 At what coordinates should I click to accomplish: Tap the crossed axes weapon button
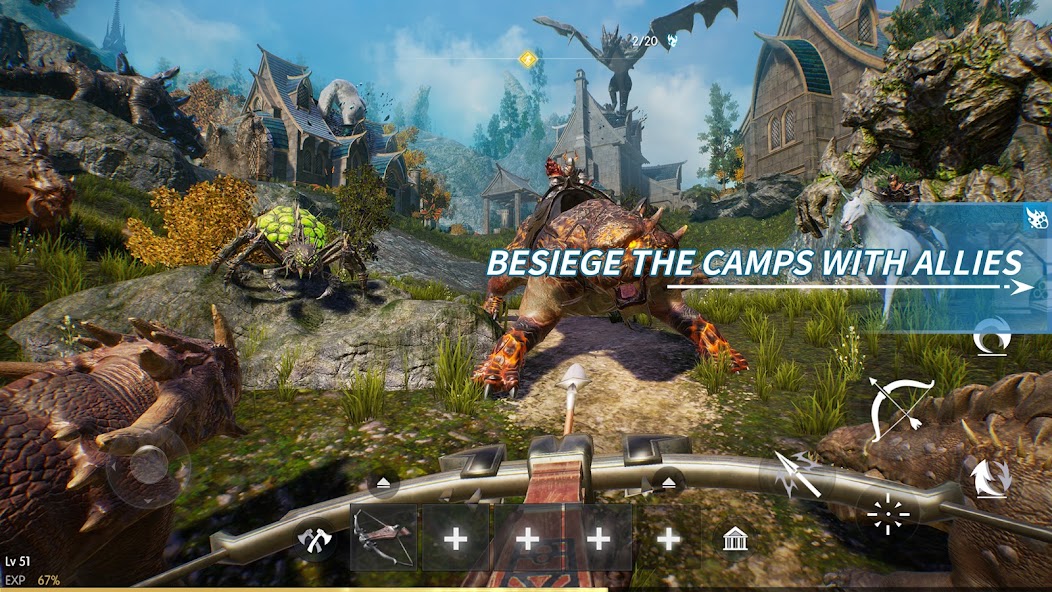(x=313, y=540)
